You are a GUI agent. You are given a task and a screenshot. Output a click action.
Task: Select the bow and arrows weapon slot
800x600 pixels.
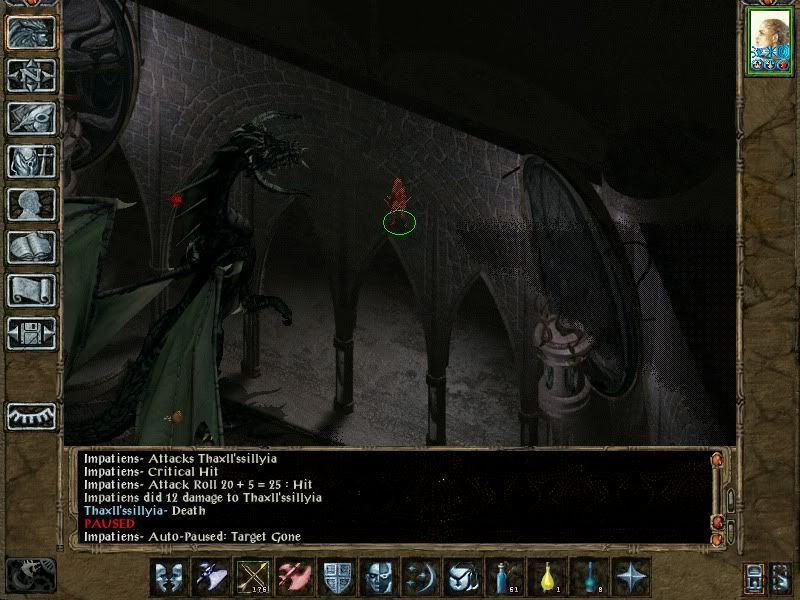coord(254,577)
